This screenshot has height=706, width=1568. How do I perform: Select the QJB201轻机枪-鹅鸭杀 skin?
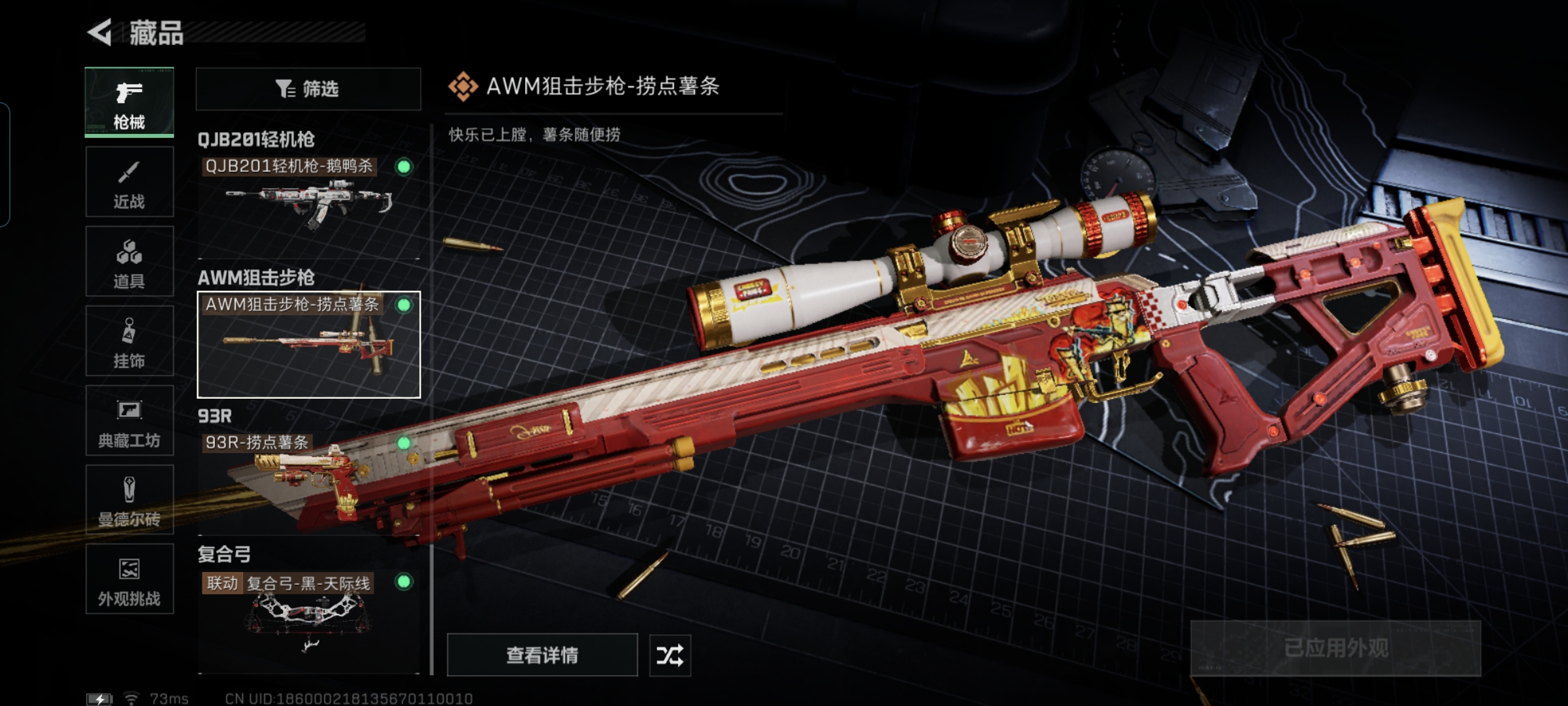(x=308, y=196)
